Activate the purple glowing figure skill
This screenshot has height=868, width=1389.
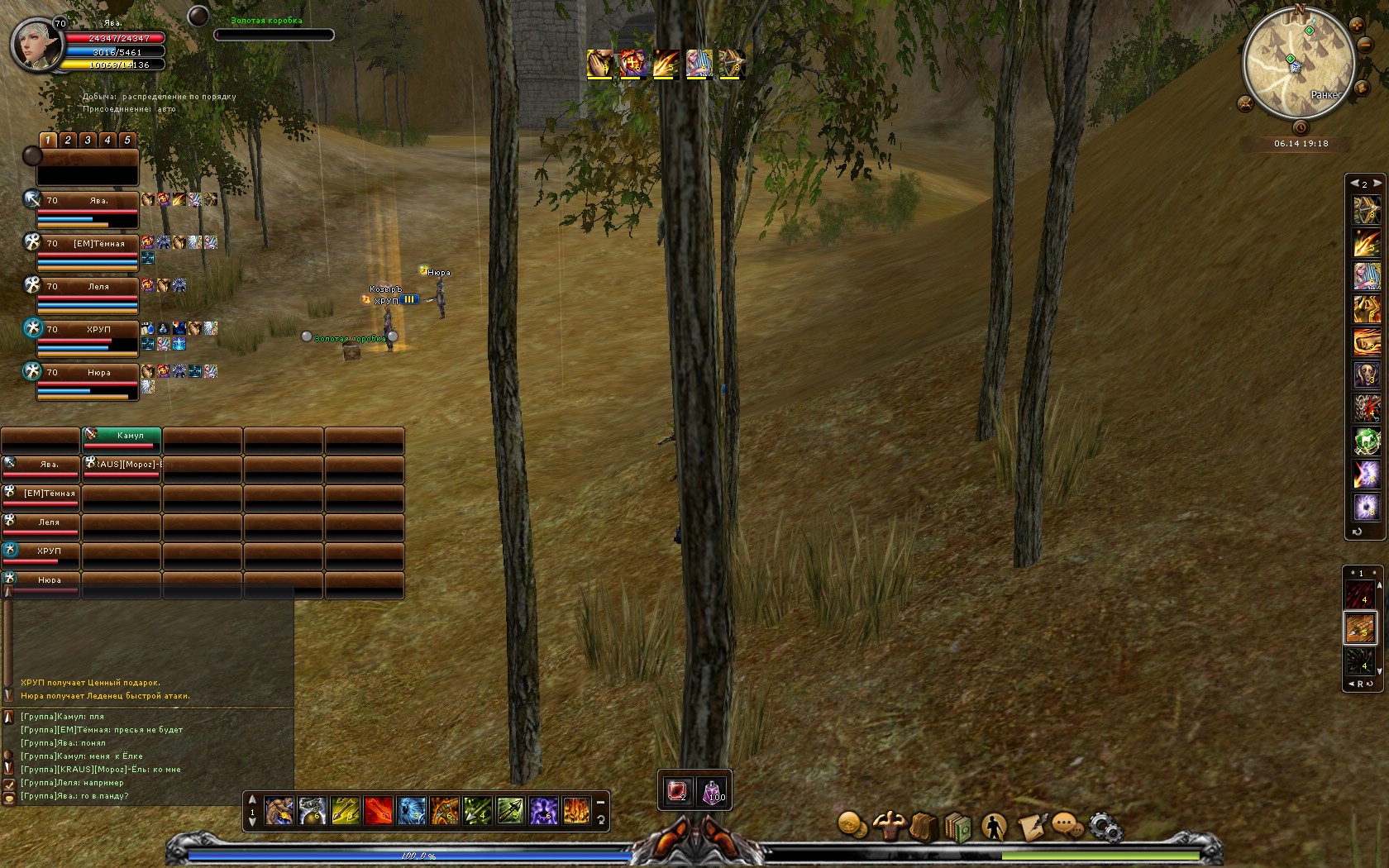pyautogui.click(x=543, y=811)
